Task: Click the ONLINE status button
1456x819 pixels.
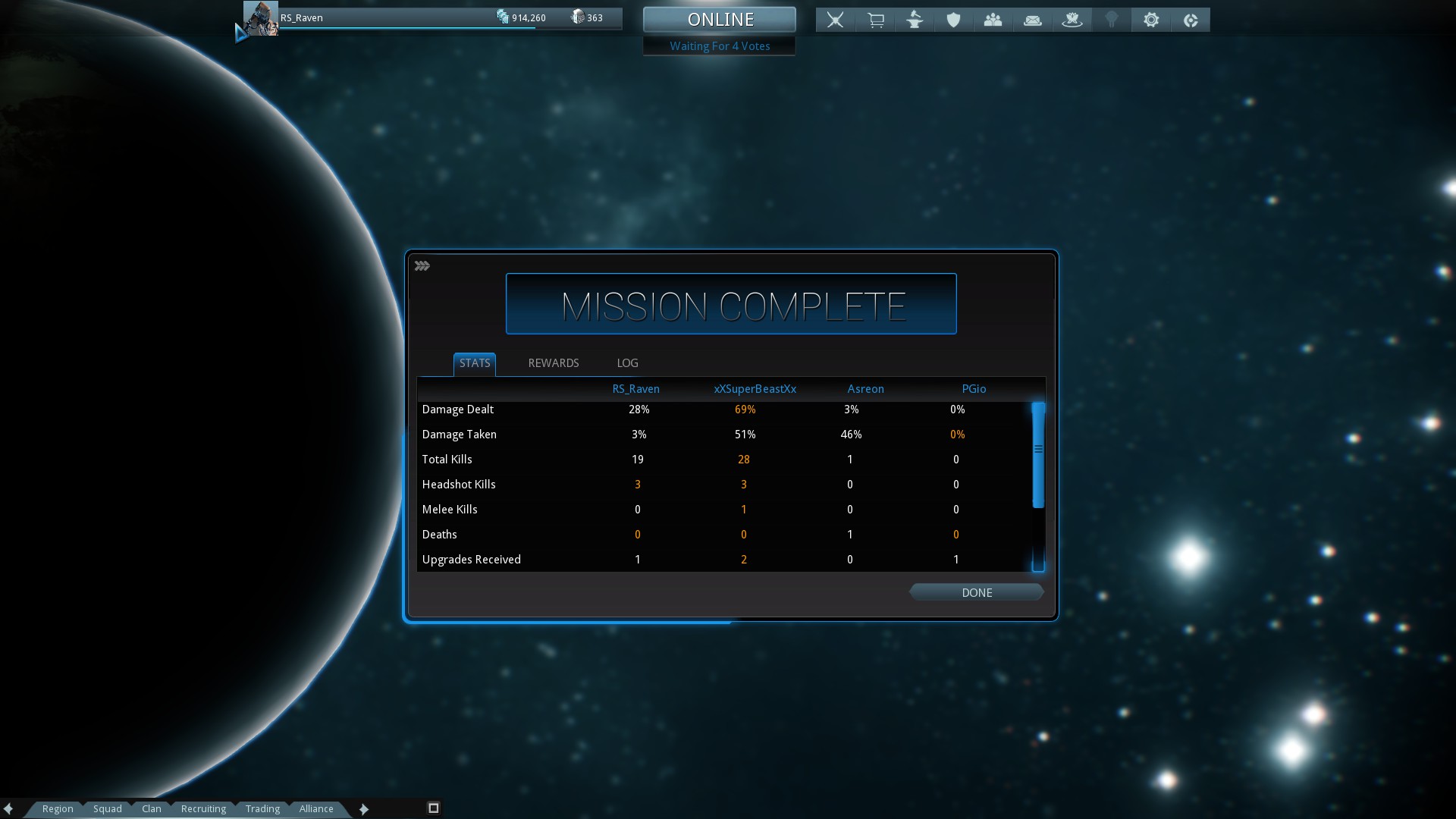Action: coord(720,20)
